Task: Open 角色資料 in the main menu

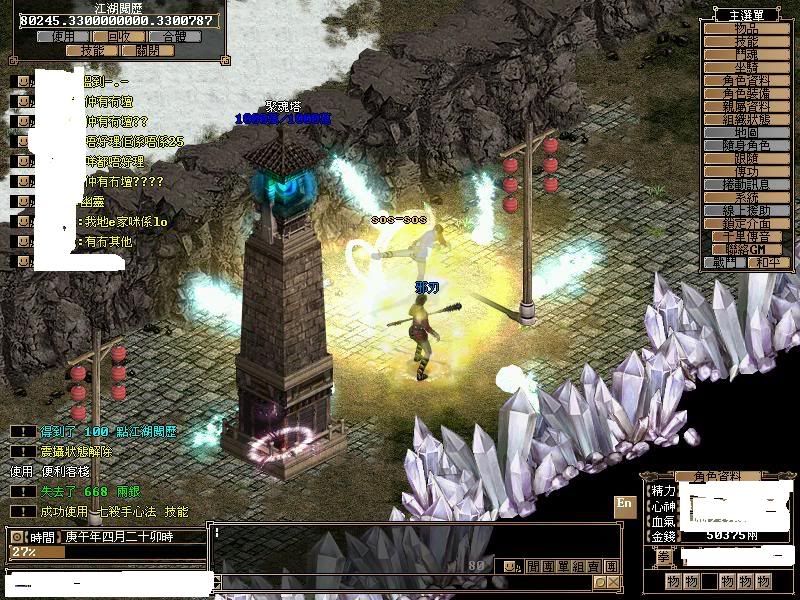Action: click(747, 80)
